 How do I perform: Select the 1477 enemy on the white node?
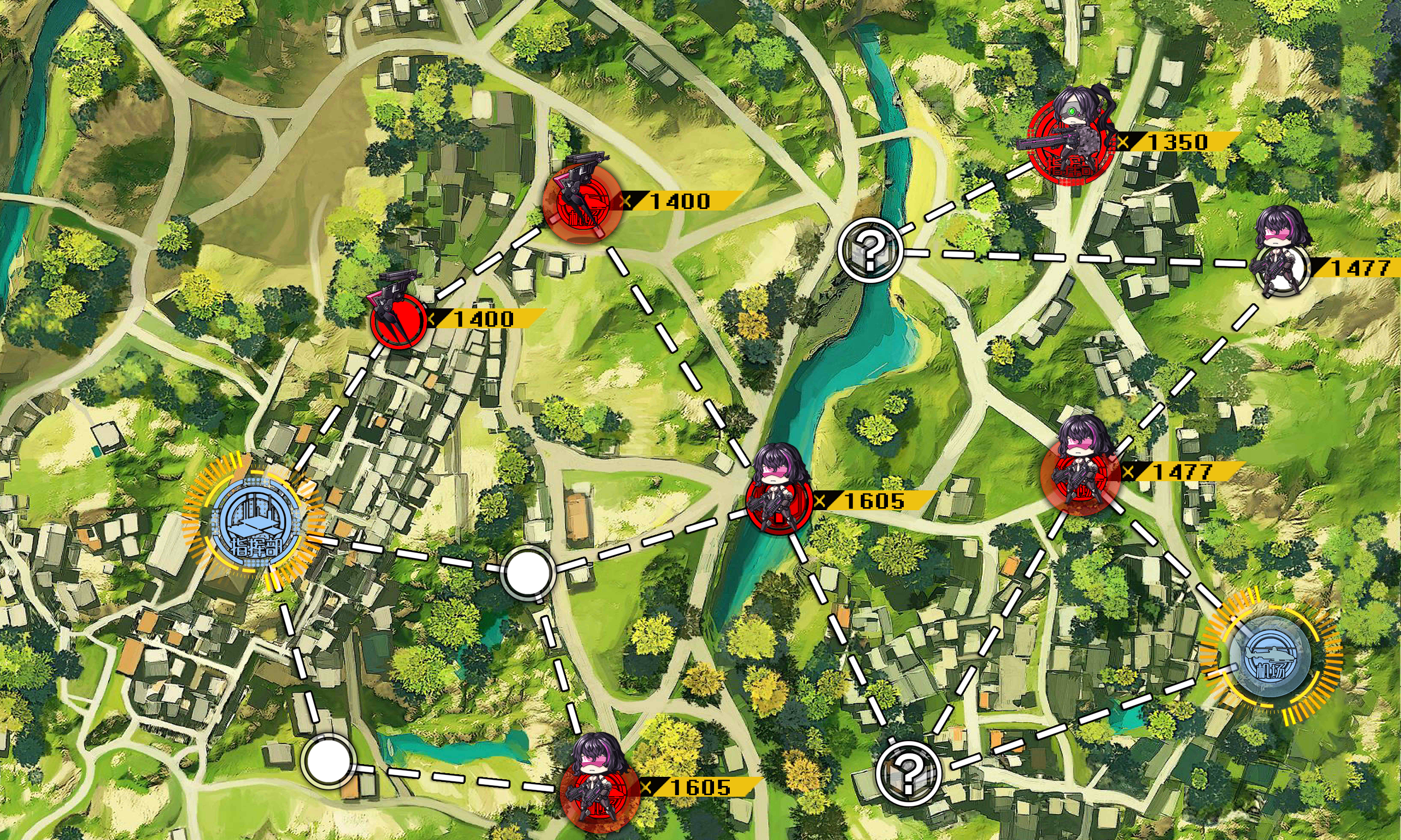(x=1279, y=267)
